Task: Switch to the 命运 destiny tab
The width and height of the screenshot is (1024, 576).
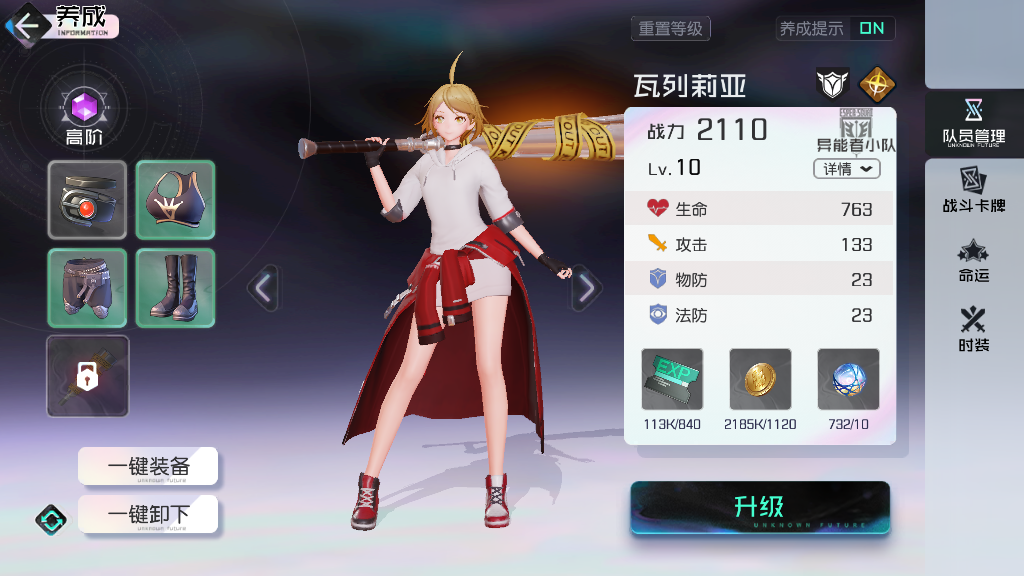Action: (x=973, y=261)
